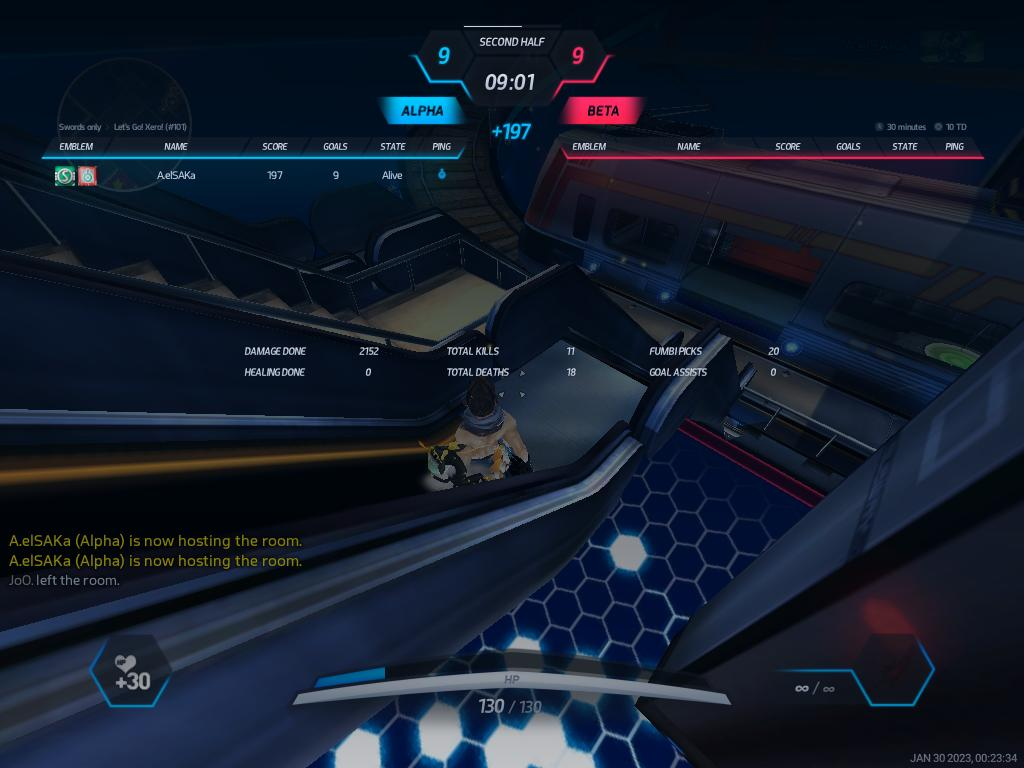
Task: Click the green emblem icon beside A.elSAKa
Action: point(65,176)
